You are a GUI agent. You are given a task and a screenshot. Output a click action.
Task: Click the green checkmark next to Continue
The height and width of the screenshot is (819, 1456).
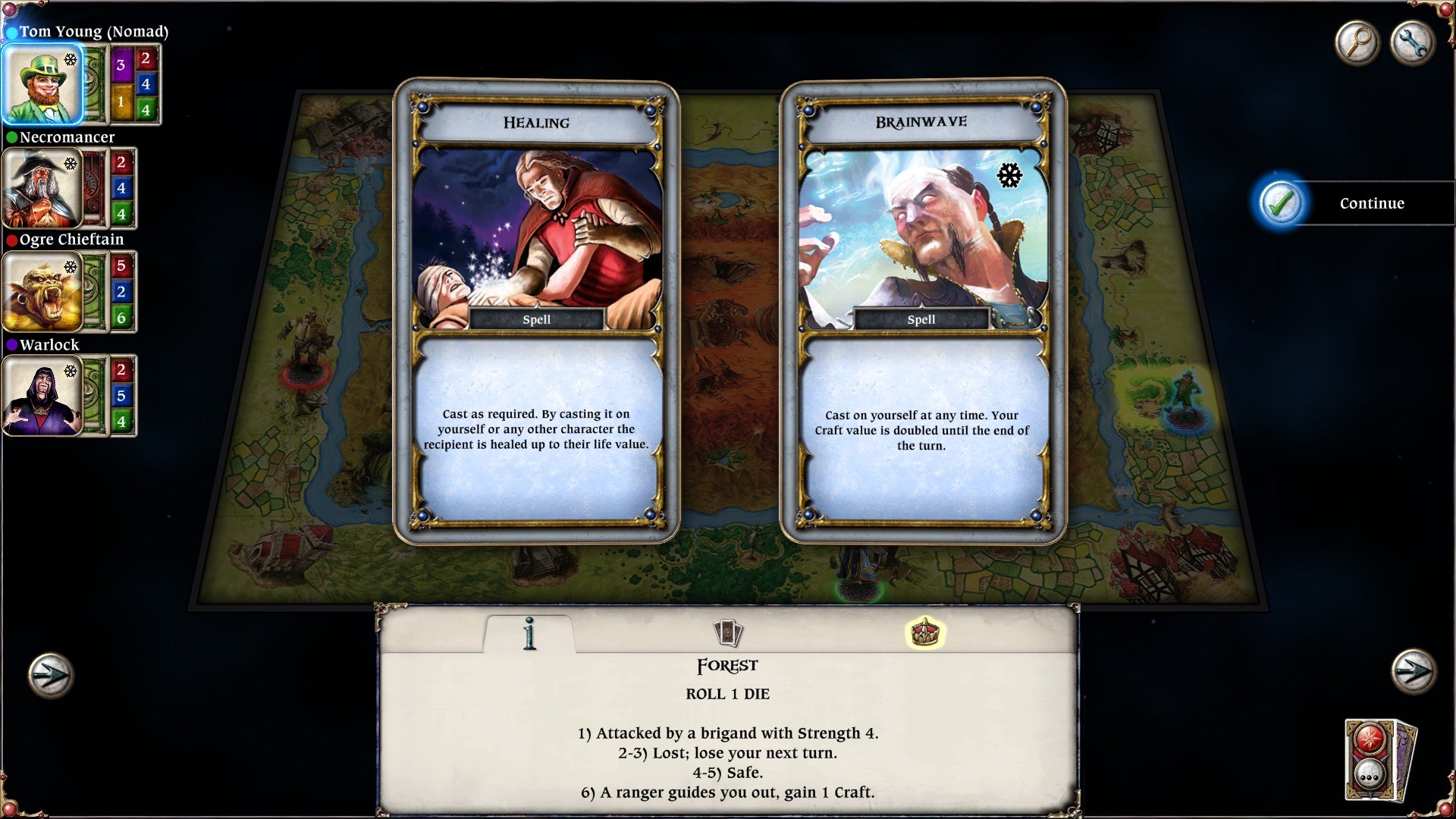point(1282,203)
